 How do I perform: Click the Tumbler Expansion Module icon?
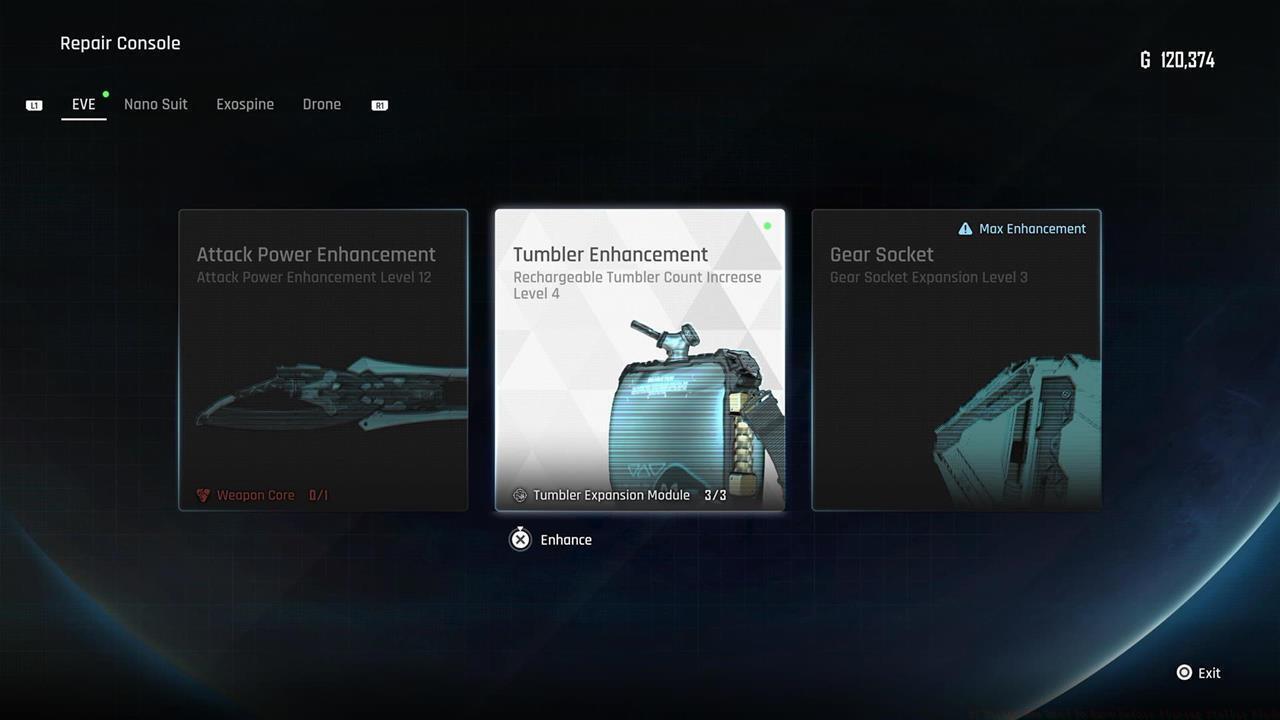[x=519, y=494]
